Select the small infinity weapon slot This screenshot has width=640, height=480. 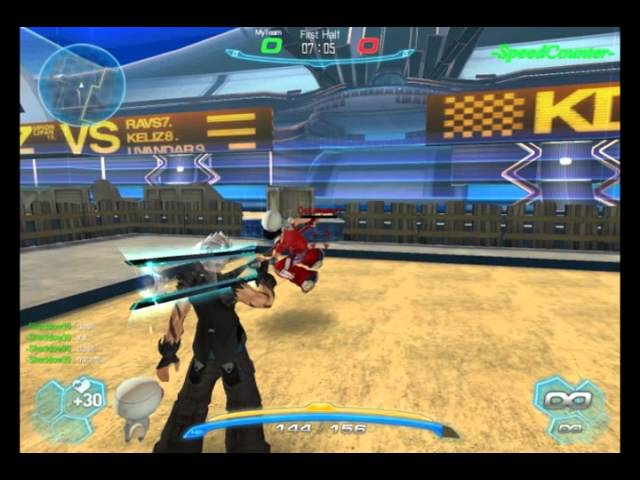[571, 428]
